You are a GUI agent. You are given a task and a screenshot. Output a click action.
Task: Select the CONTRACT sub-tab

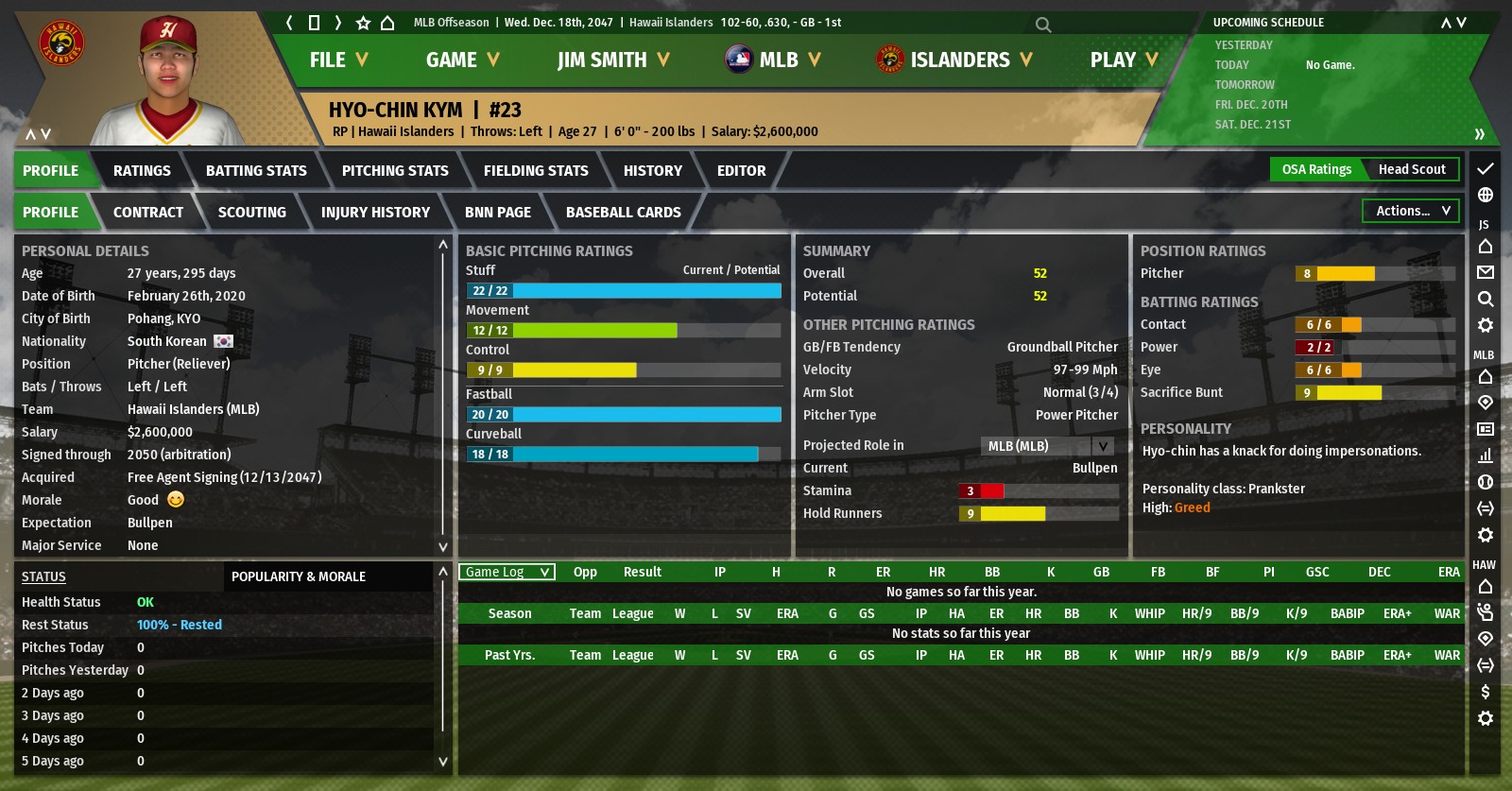(148, 213)
